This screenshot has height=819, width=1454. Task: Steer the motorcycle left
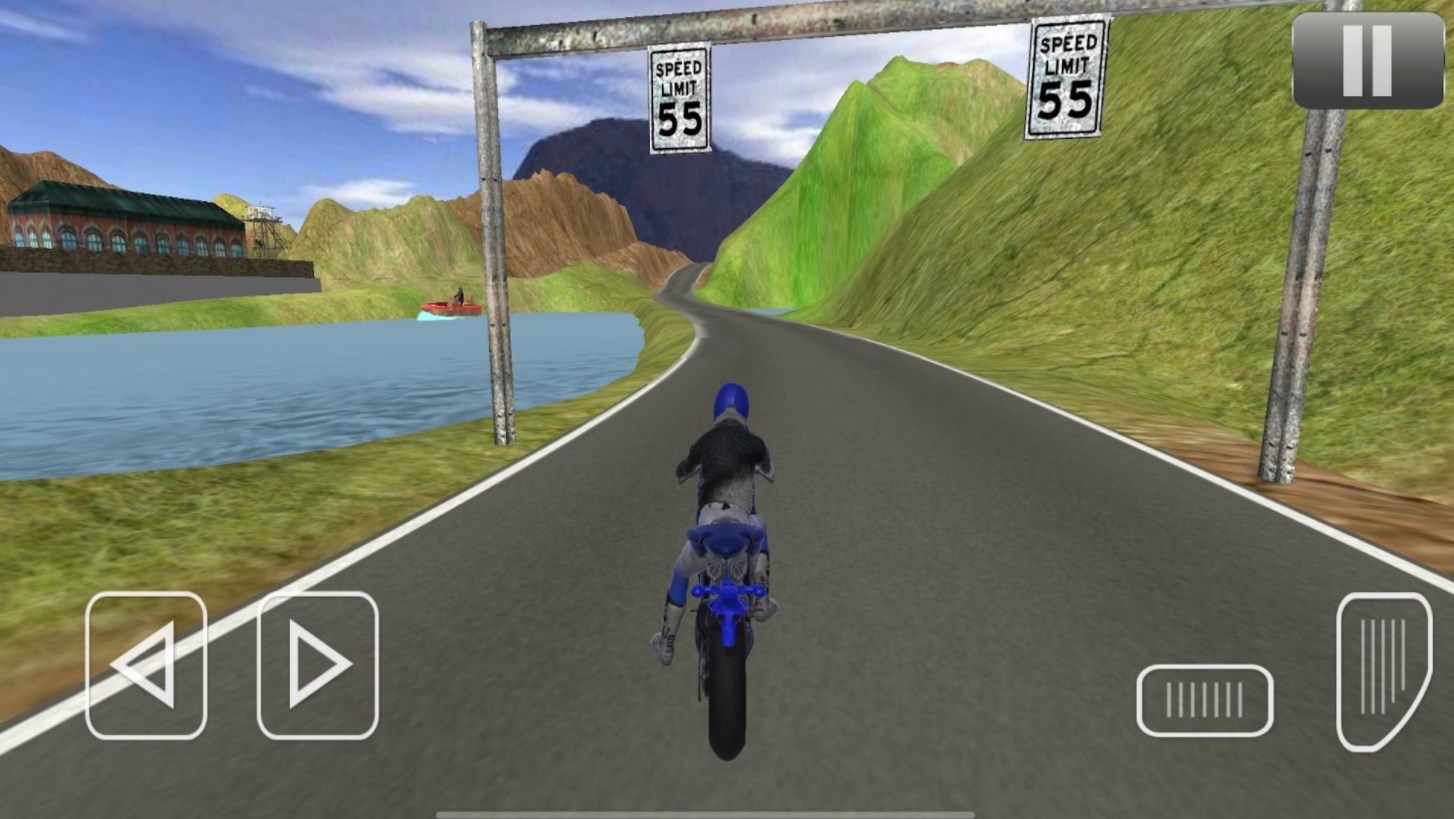pyautogui.click(x=146, y=665)
